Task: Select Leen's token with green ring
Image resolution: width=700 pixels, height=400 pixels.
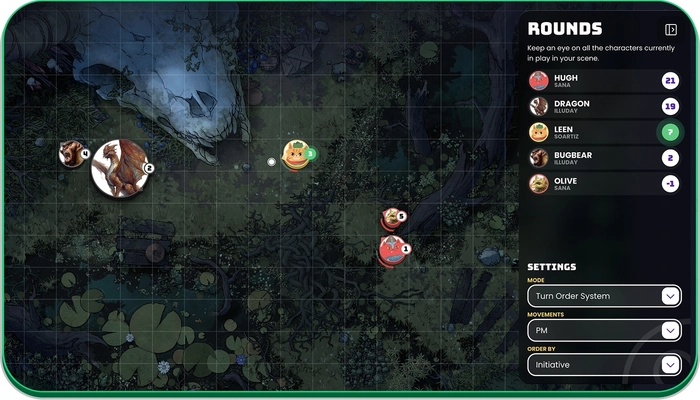Action: 295,154
